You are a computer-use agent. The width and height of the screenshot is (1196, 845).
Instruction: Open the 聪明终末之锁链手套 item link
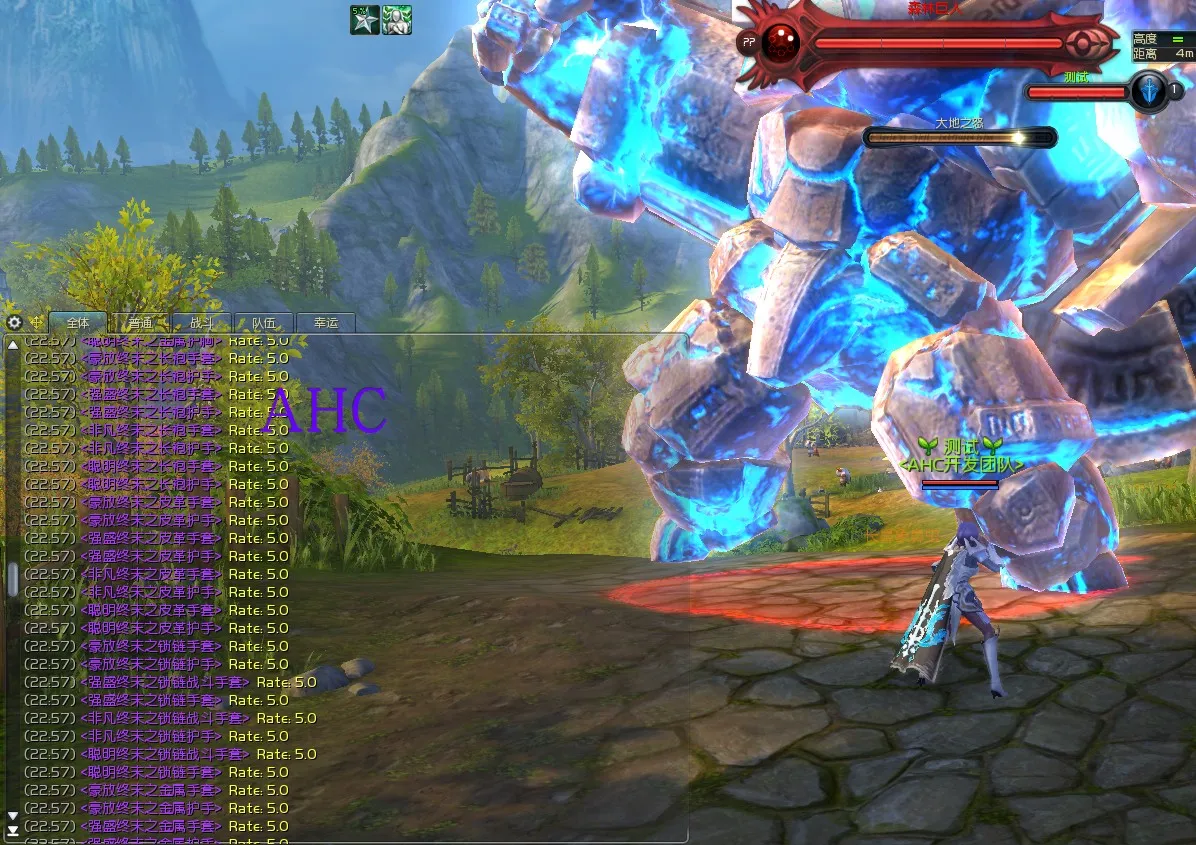point(150,772)
